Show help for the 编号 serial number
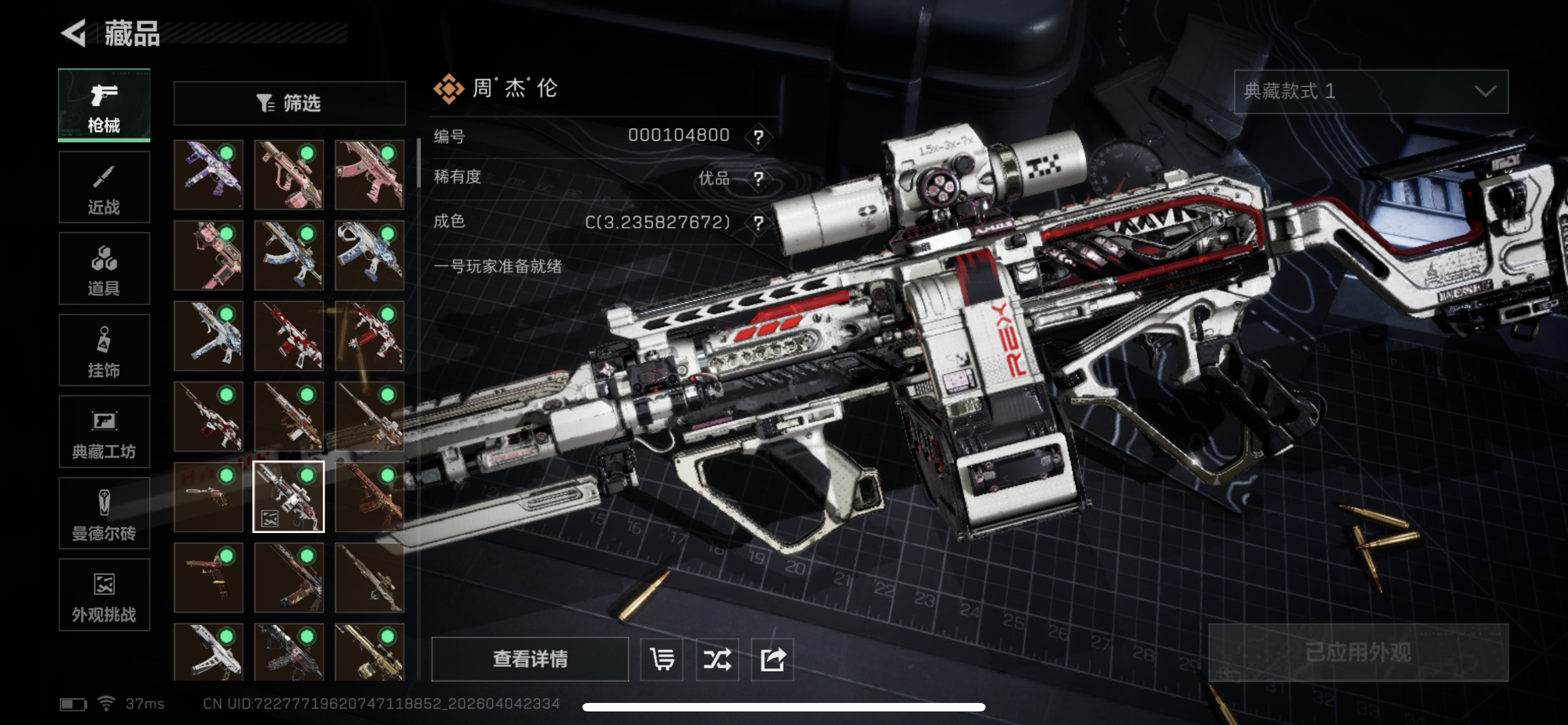Viewport: 1568px width, 725px height. [x=758, y=136]
